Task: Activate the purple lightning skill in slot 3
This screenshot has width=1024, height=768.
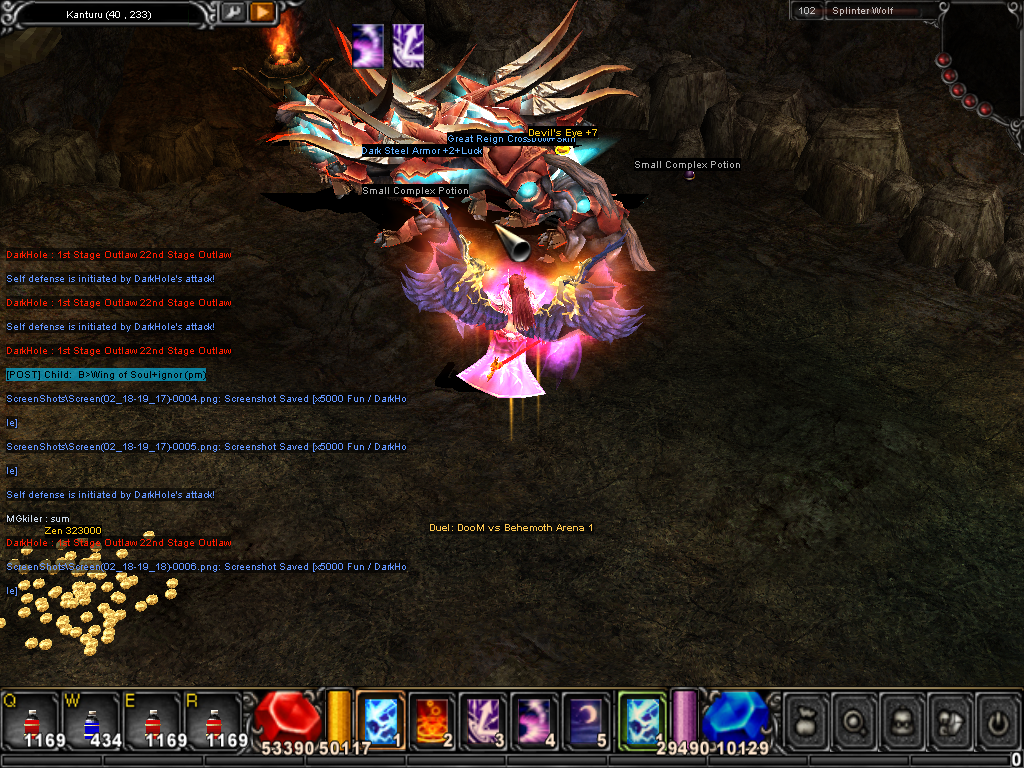Action: [x=483, y=719]
